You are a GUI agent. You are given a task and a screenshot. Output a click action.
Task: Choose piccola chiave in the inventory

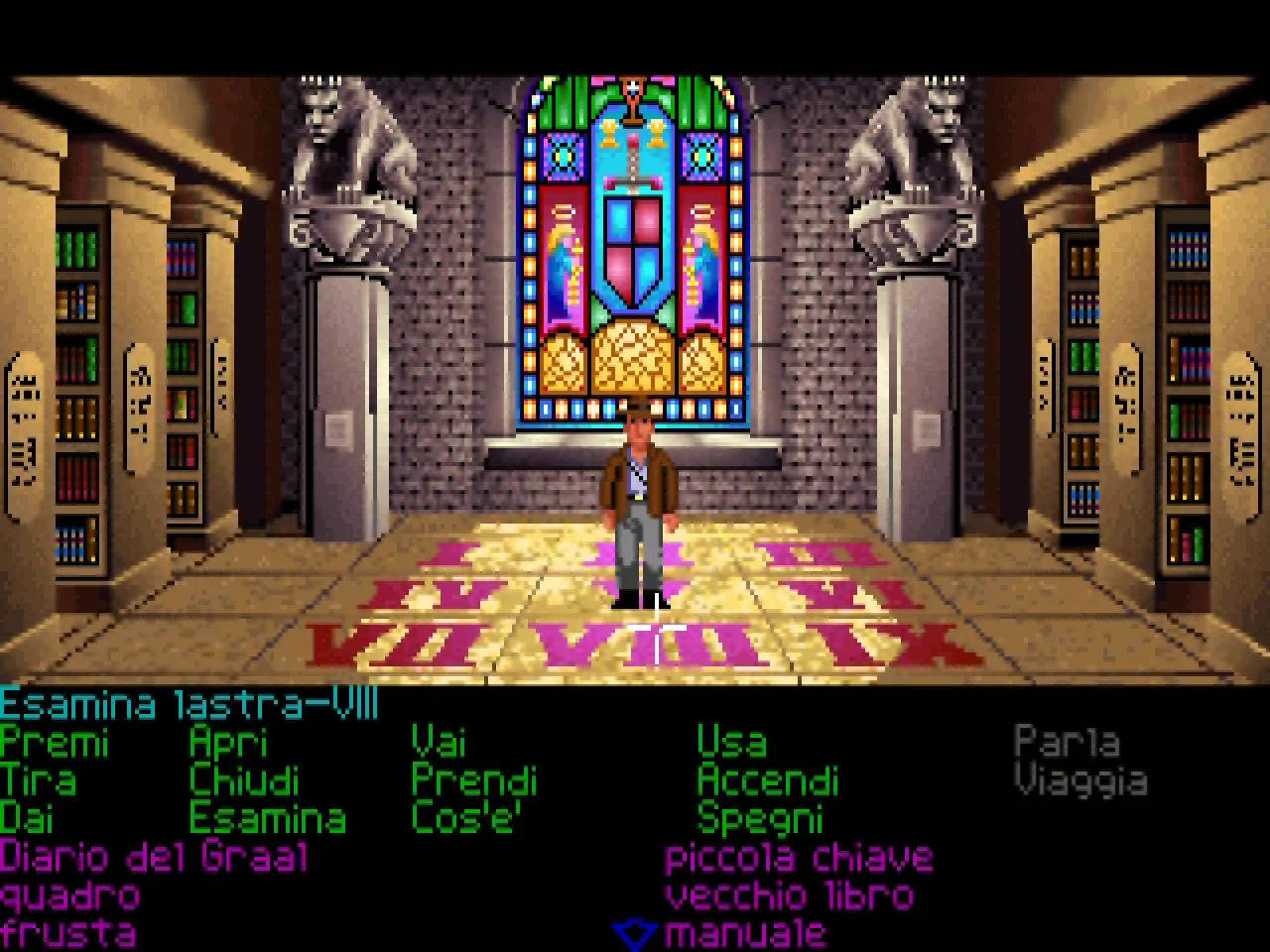click(800, 857)
